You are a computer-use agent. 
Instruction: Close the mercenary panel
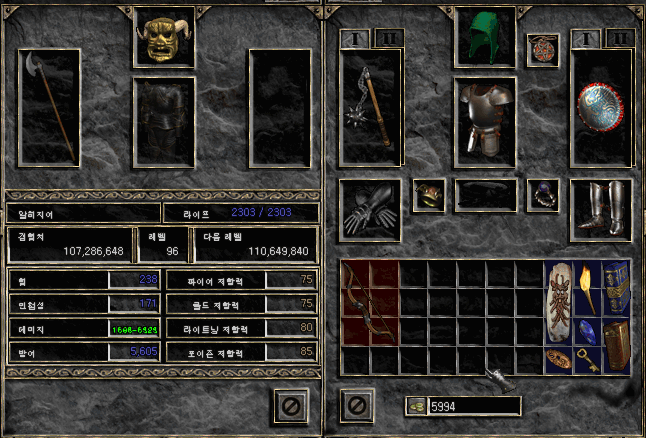pyautogui.click(x=289, y=406)
